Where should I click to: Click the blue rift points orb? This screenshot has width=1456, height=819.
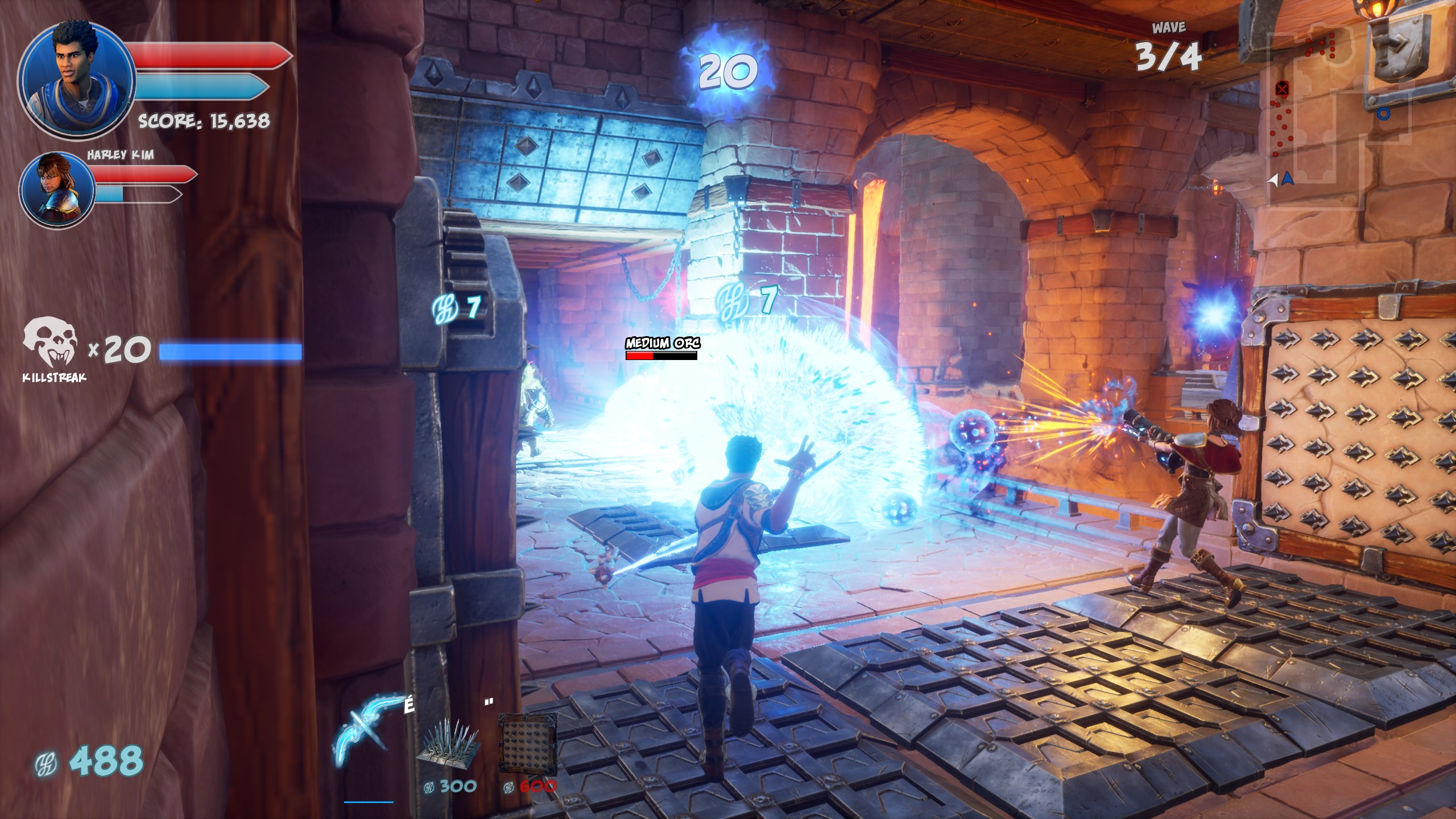pyautogui.click(x=727, y=71)
